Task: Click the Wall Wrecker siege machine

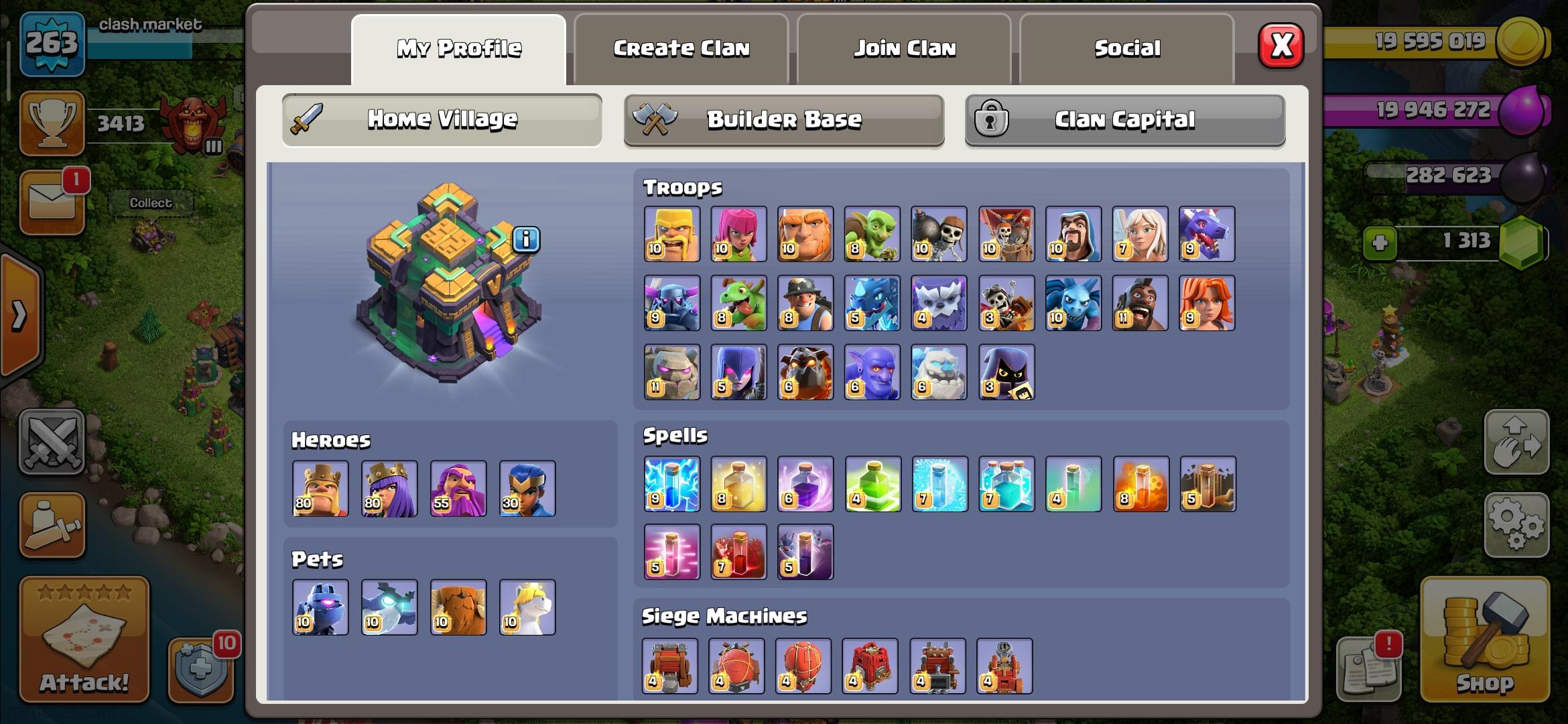Action: tap(669, 666)
